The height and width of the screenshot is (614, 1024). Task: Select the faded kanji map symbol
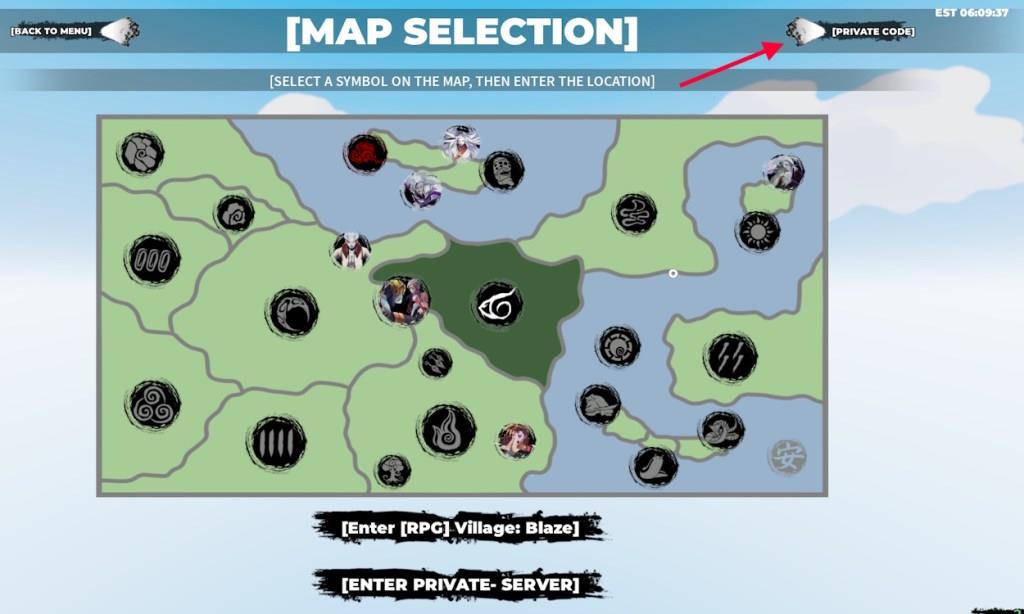tap(787, 457)
